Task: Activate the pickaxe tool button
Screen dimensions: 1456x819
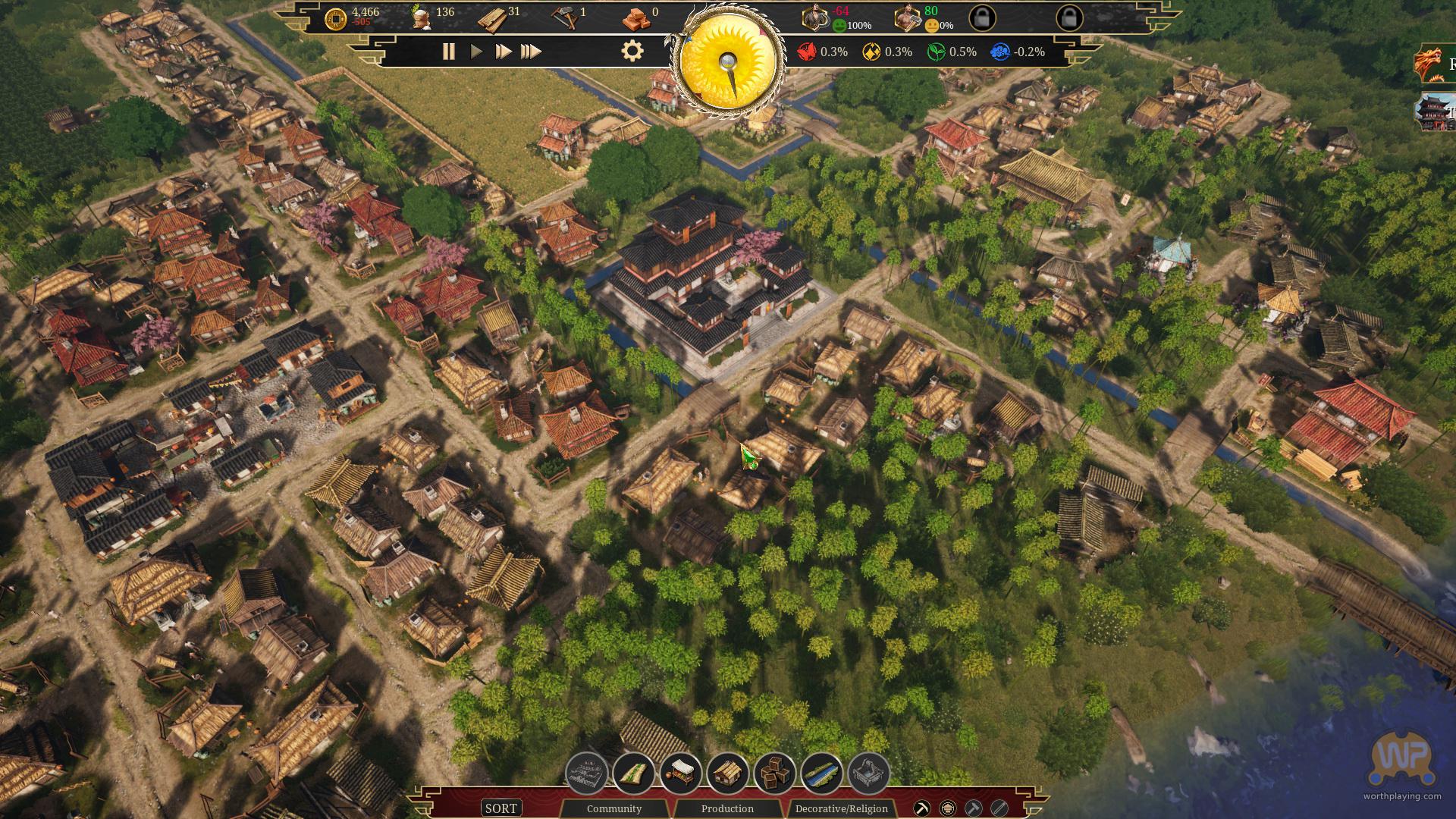Action: [922, 808]
